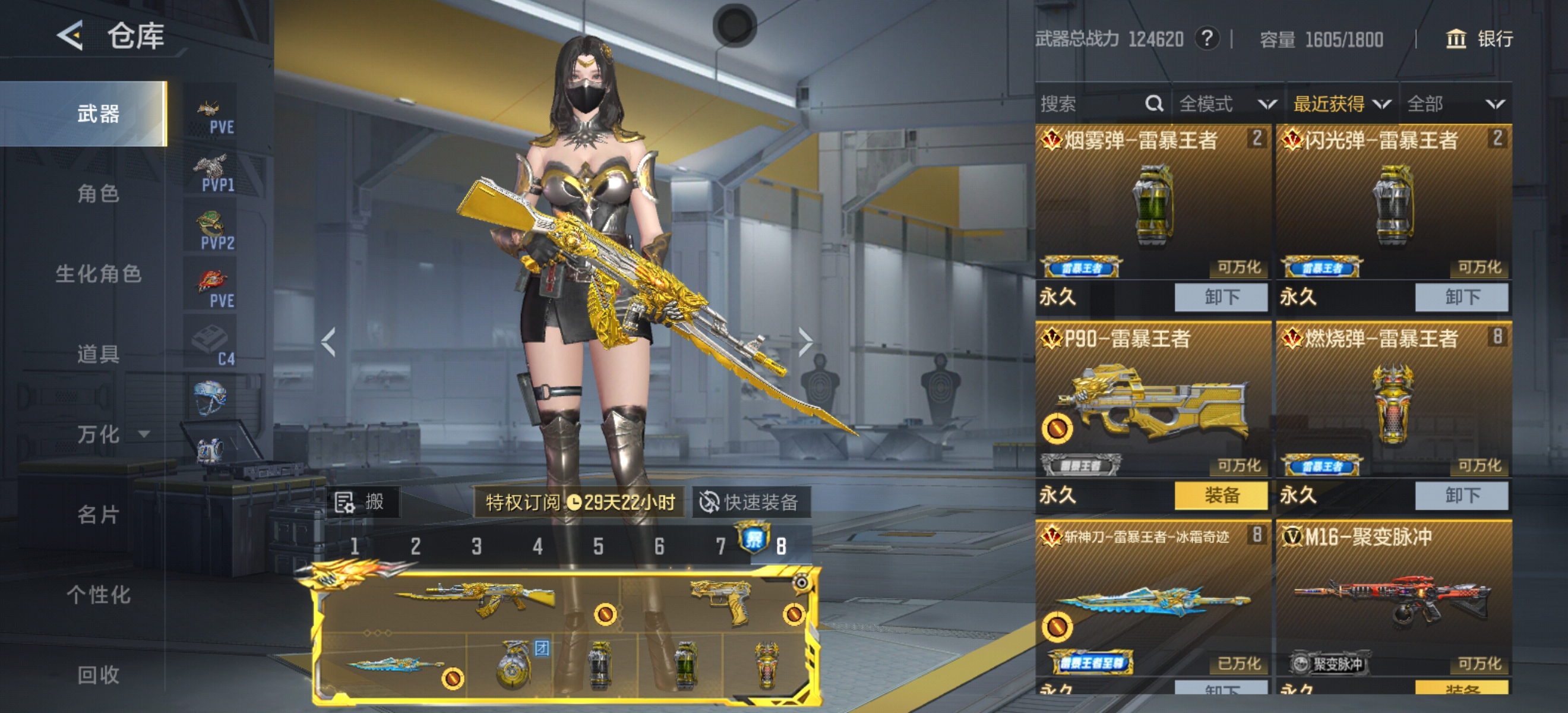1568x713 pixels.
Task: Open the 银行 bank
Action: [x=1479, y=39]
